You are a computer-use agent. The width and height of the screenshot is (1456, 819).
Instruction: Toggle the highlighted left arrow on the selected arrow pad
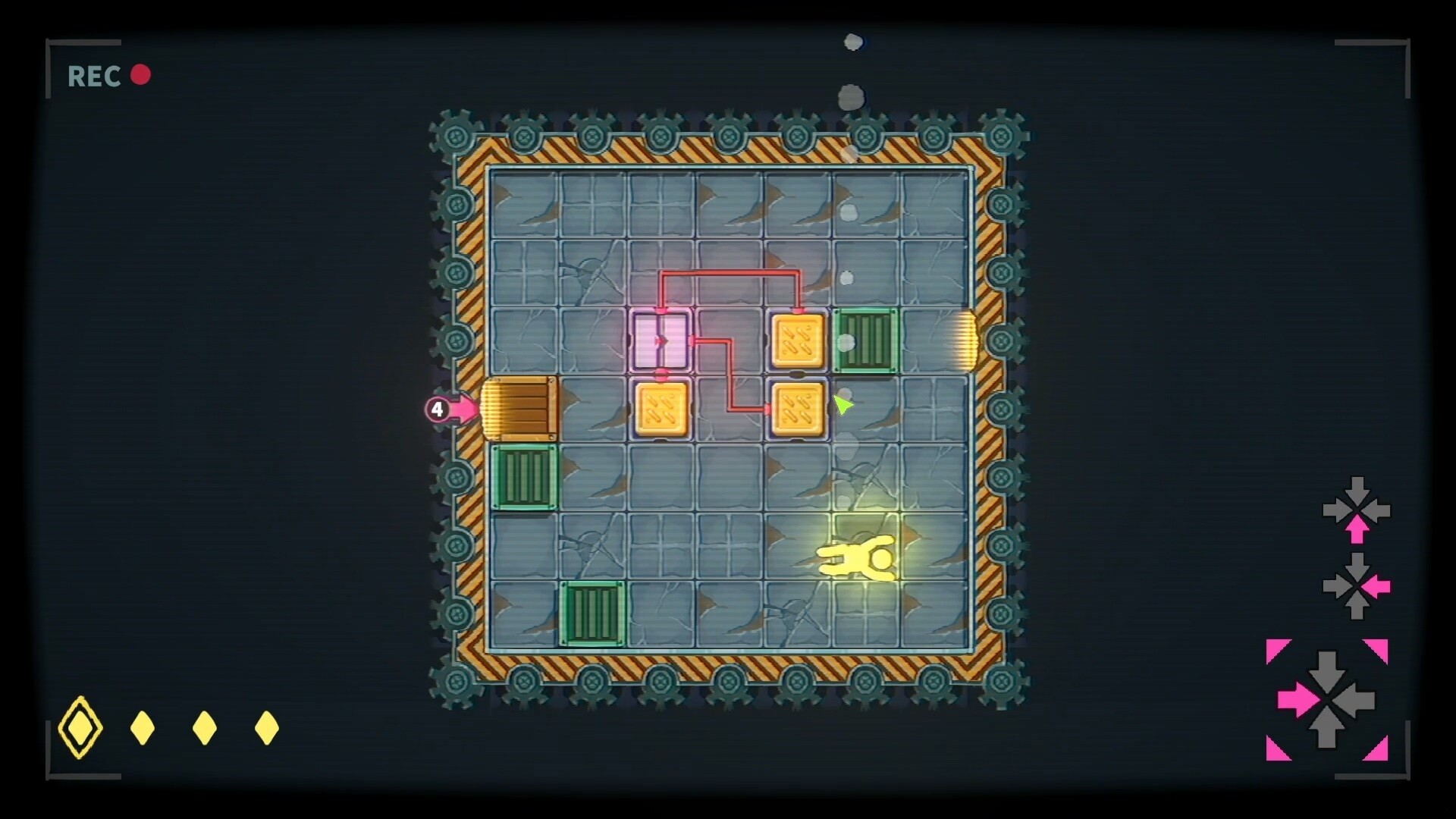point(1298,698)
